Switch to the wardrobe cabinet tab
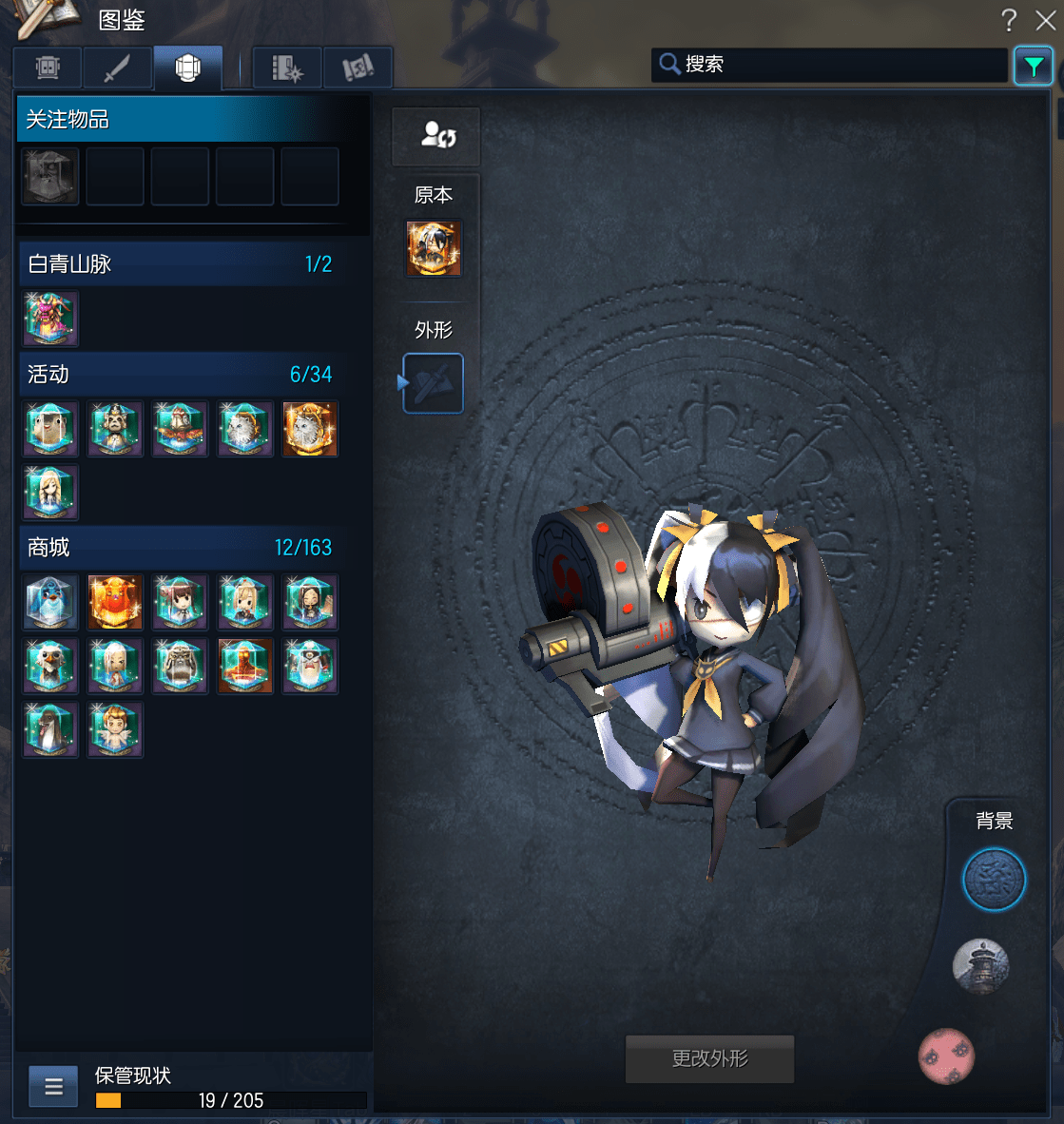 click(x=48, y=68)
